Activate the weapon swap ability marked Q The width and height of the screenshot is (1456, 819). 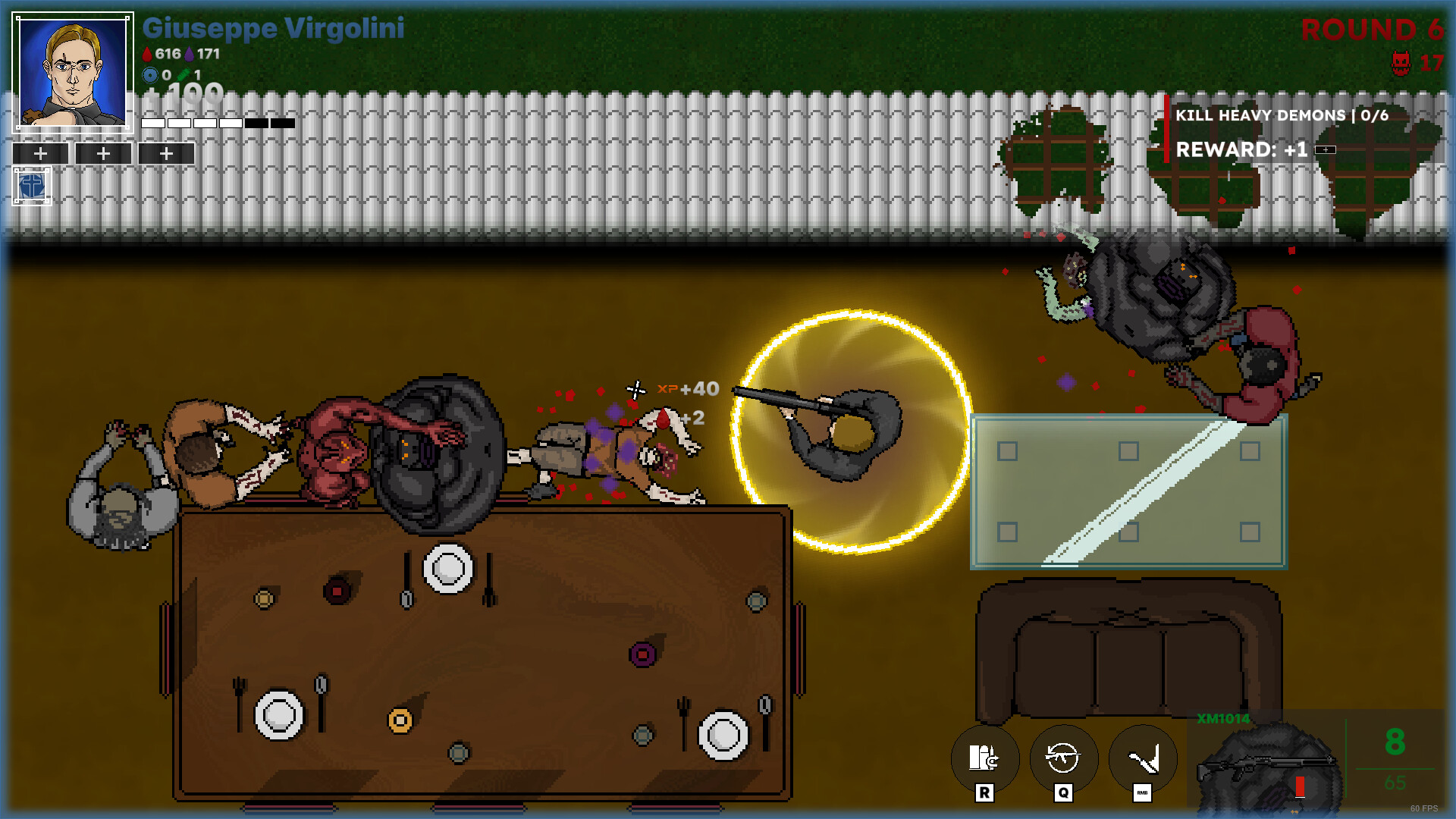coord(1062,758)
